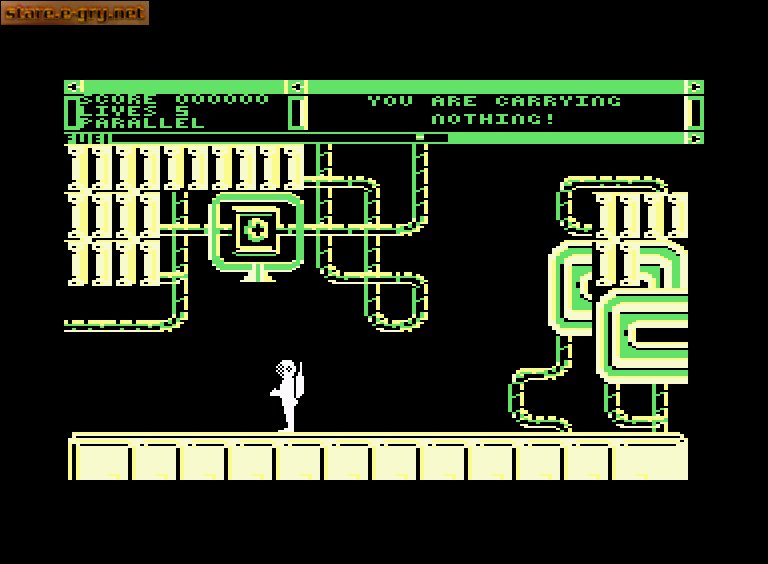Click the stare-e-gry.net watermark logo
The image size is (768, 564).
(74, 13)
